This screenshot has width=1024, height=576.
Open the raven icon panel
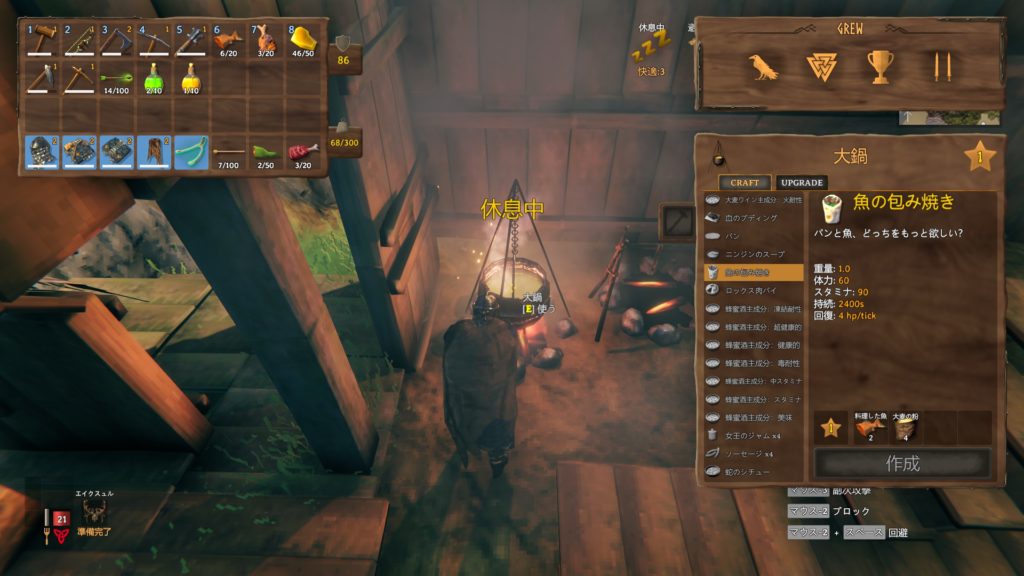763,67
